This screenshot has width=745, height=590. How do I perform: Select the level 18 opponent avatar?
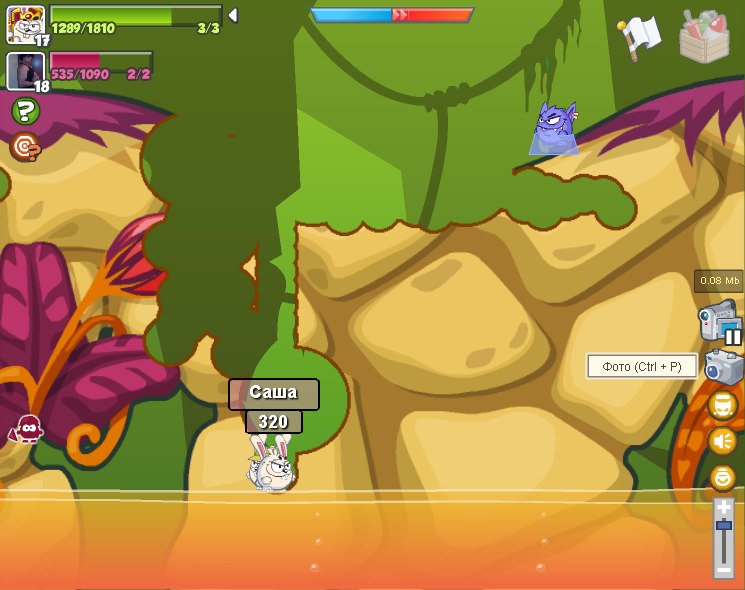click(x=24, y=70)
